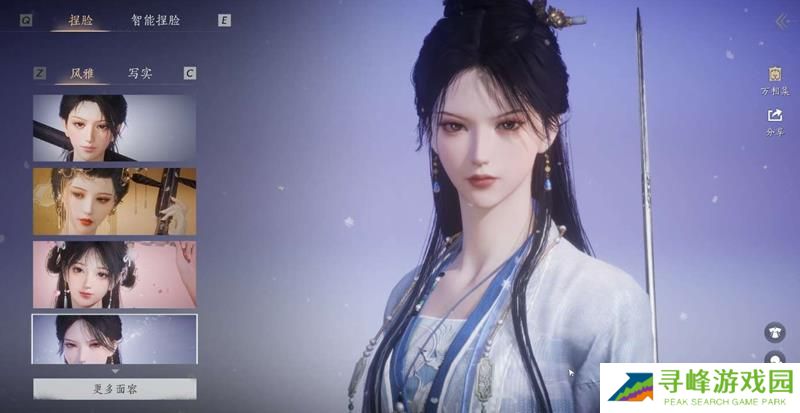Select the pink-background face preset
Screen dimensions: 800x413
pos(114,273)
